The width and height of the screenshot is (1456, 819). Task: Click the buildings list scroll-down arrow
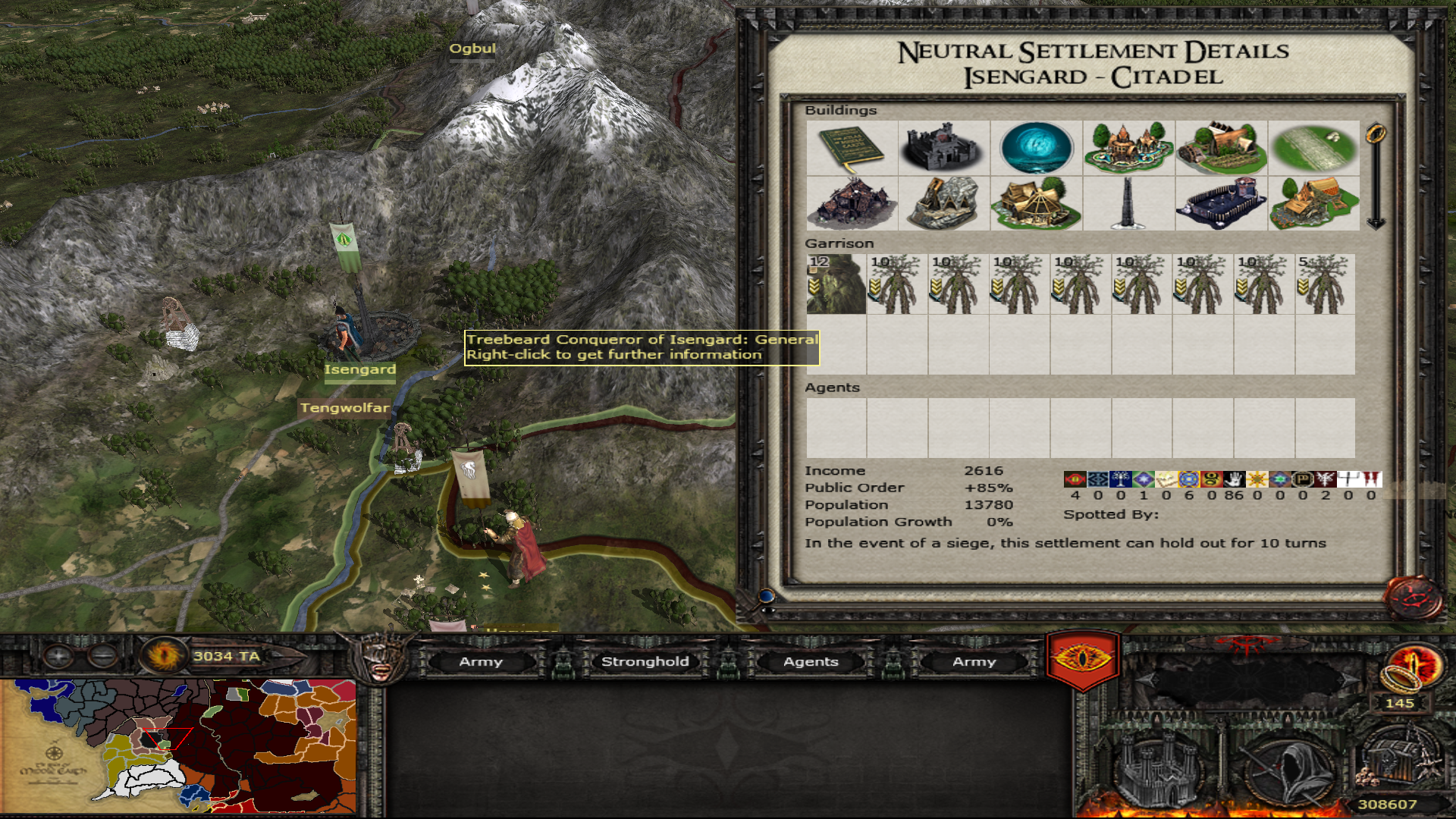pyautogui.click(x=1376, y=223)
